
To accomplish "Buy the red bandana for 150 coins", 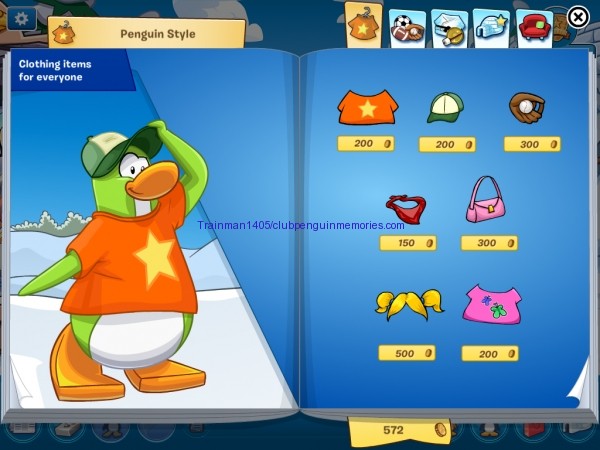I will (408, 243).
